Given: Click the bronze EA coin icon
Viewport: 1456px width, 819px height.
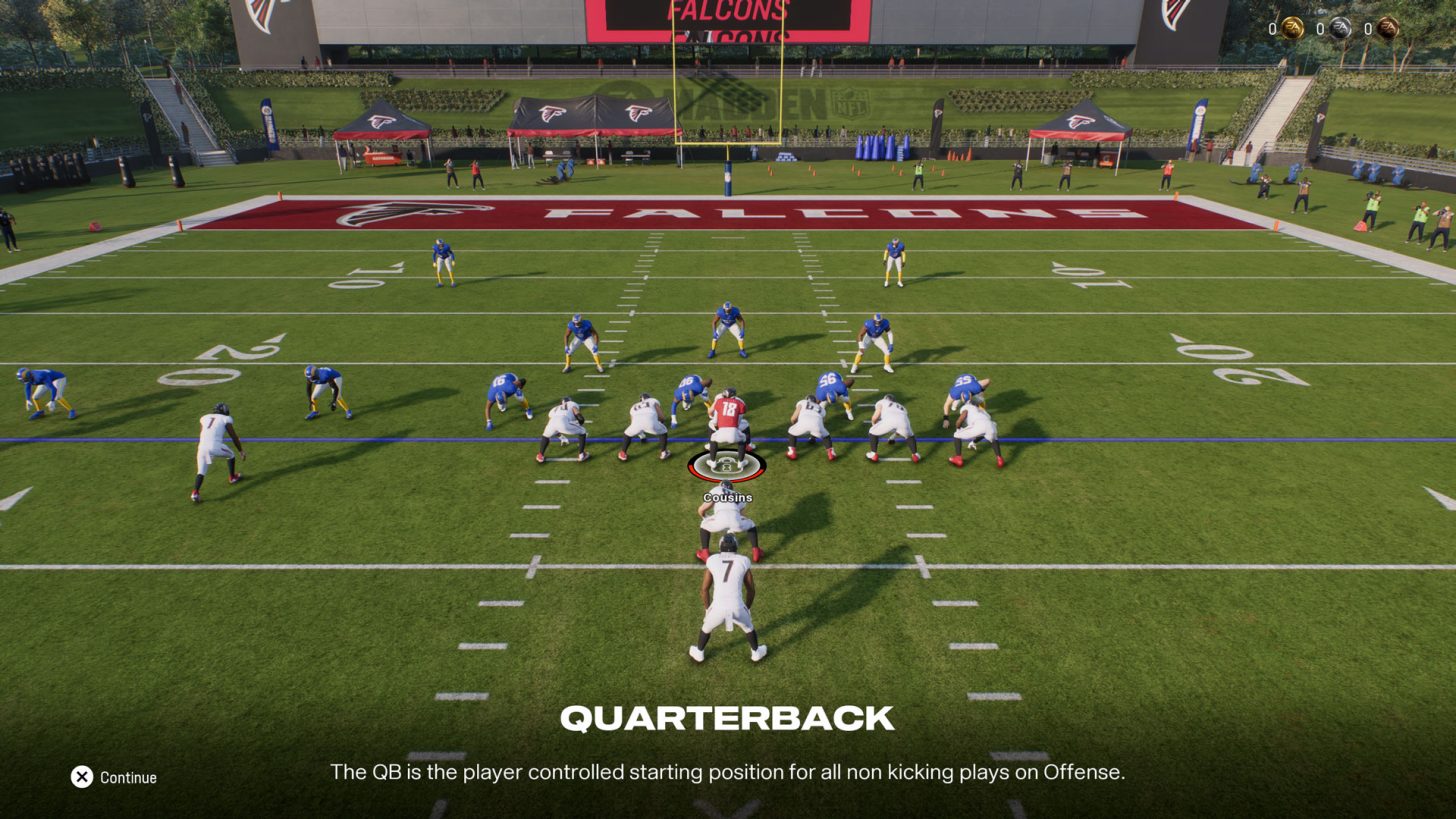Looking at the screenshot, I should point(1389,28).
